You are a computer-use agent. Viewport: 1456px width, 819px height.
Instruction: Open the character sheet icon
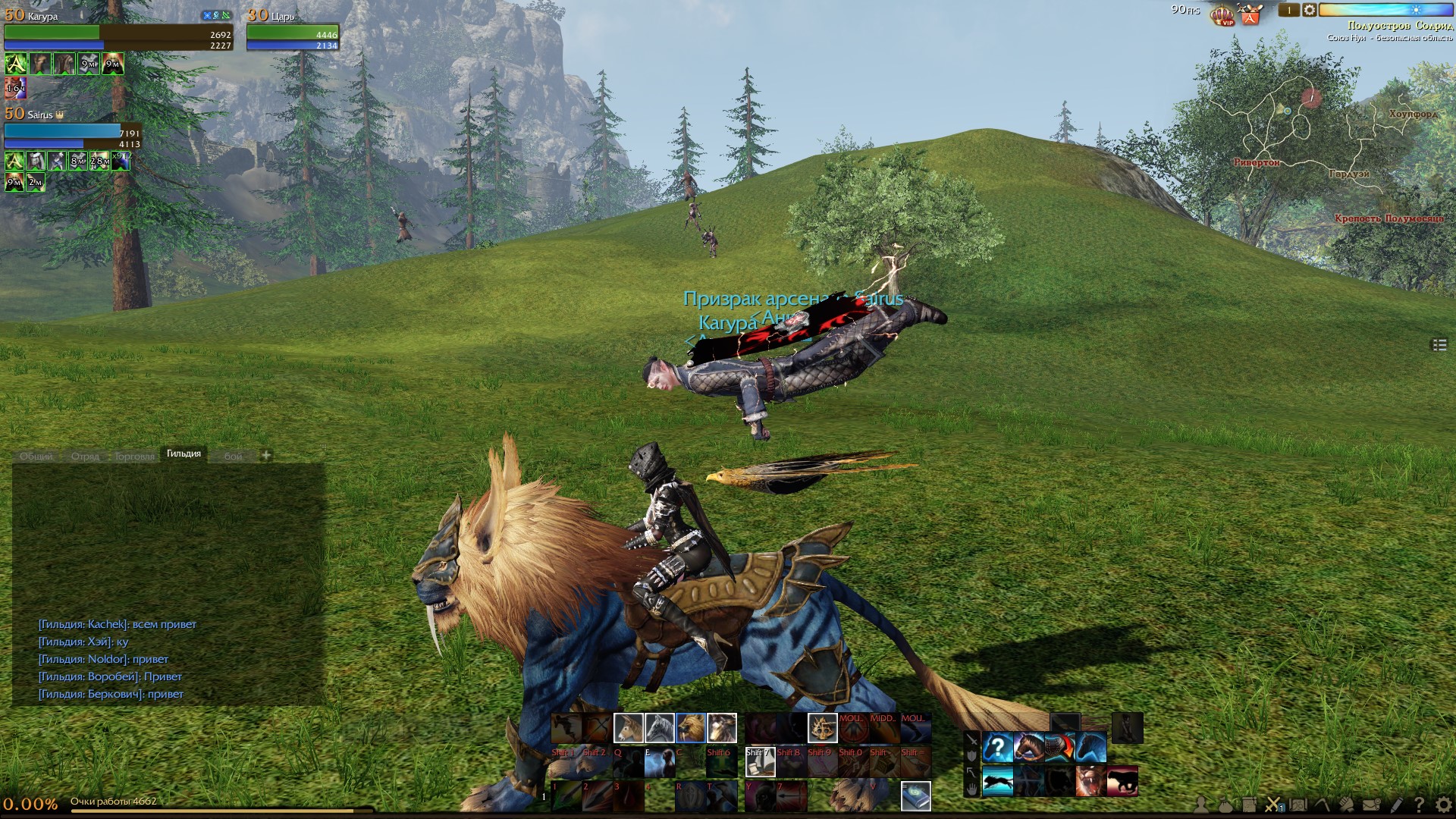coord(1200,805)
